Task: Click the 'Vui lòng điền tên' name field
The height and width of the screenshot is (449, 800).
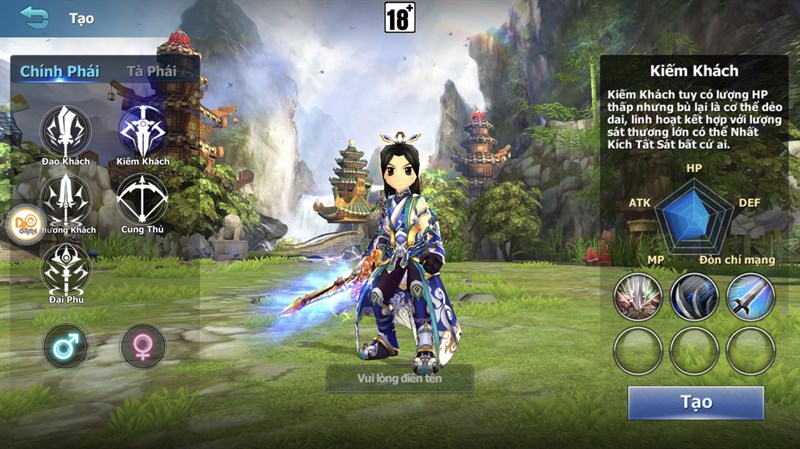Action: pyautogui.click(x=400, y=378)
